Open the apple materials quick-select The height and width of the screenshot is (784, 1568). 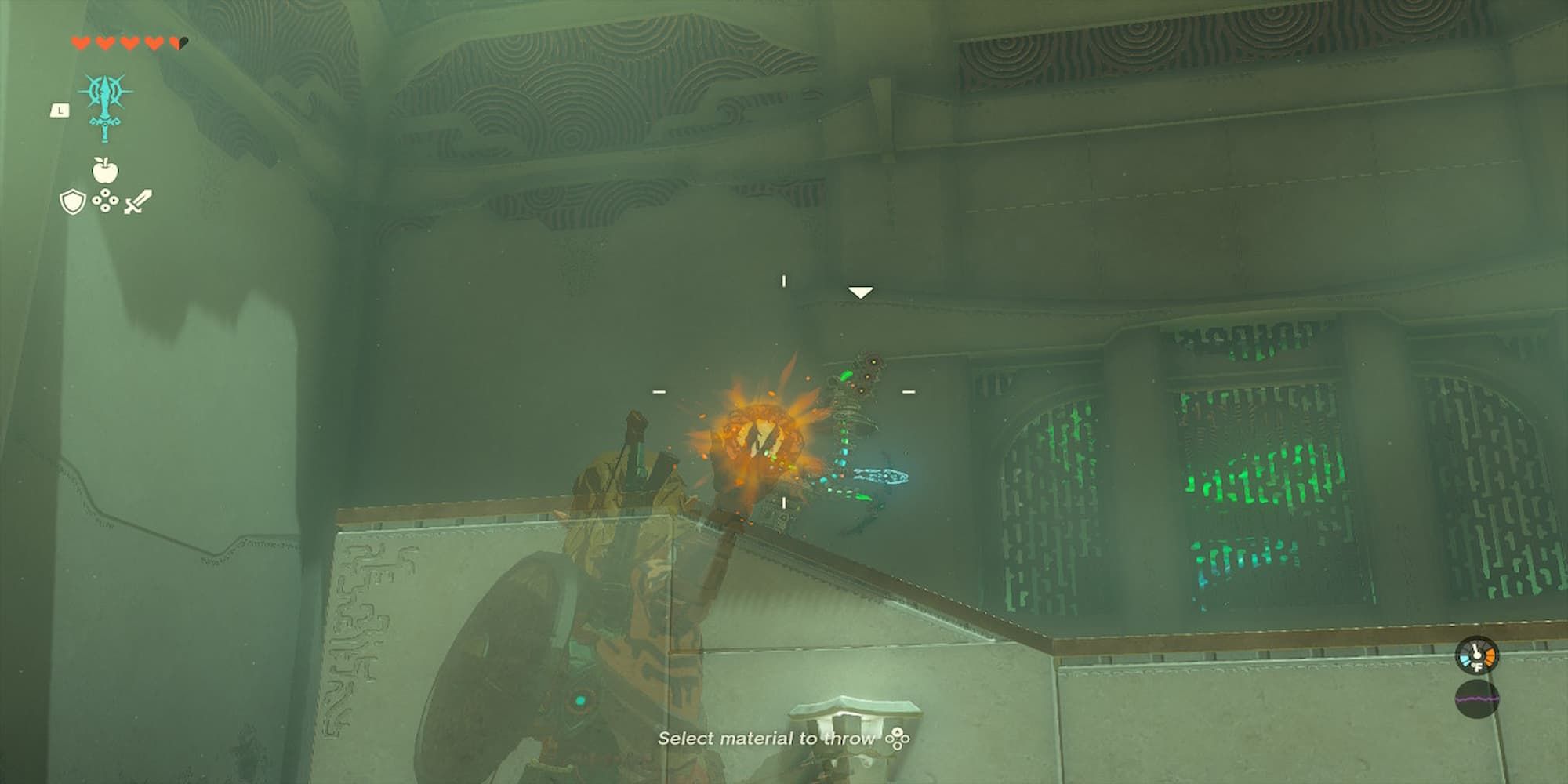104,169
